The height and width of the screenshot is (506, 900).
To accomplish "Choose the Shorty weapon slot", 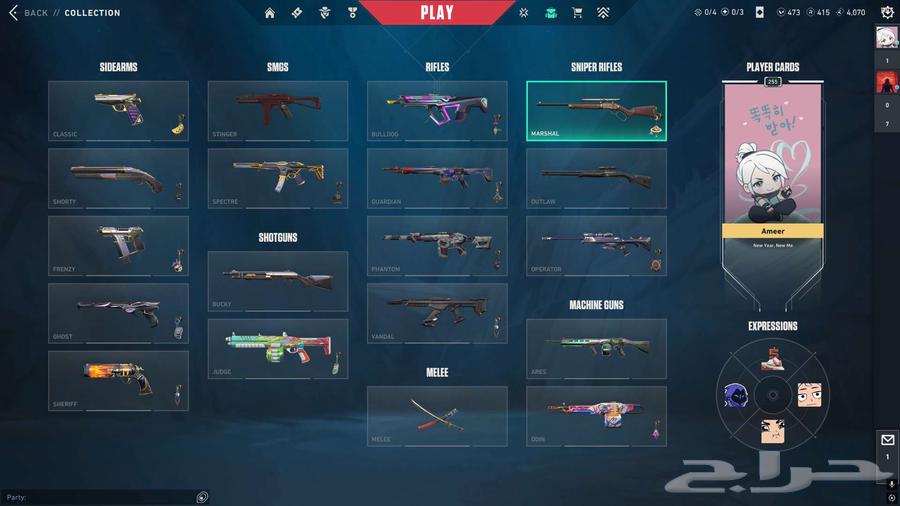I will coord(117,178).
